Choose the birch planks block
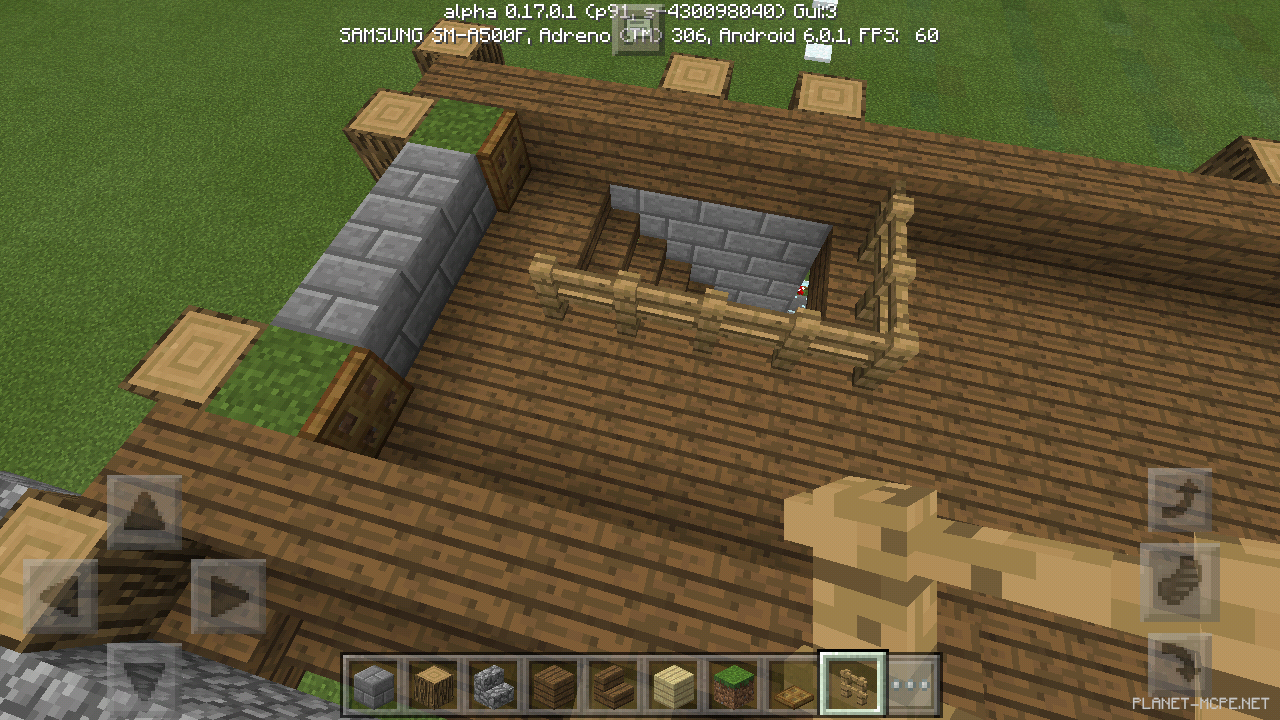 pyautogui.click(x=673, y=682)
